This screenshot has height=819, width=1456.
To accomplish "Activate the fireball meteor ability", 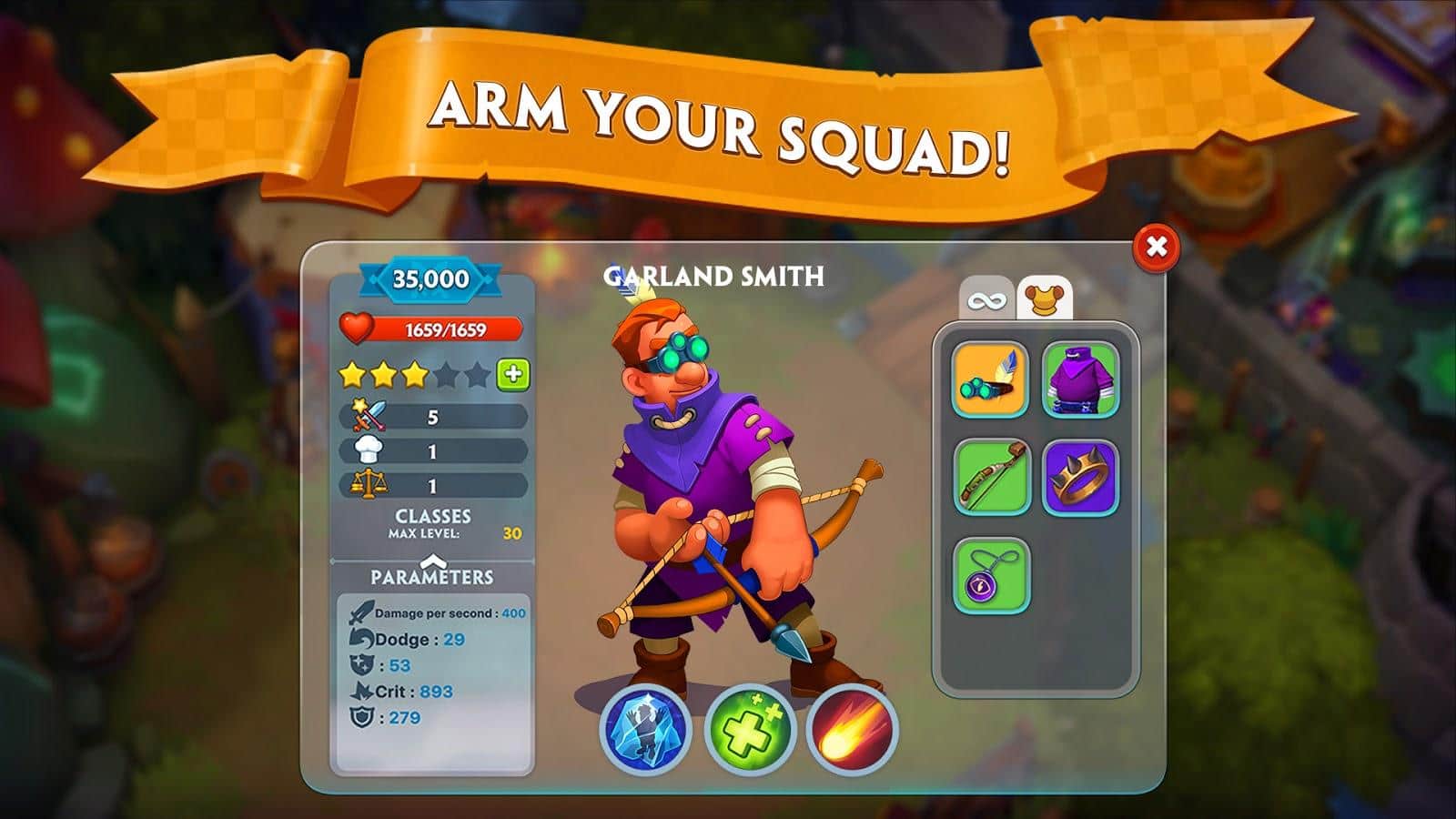I will click(x=852, y=730).
